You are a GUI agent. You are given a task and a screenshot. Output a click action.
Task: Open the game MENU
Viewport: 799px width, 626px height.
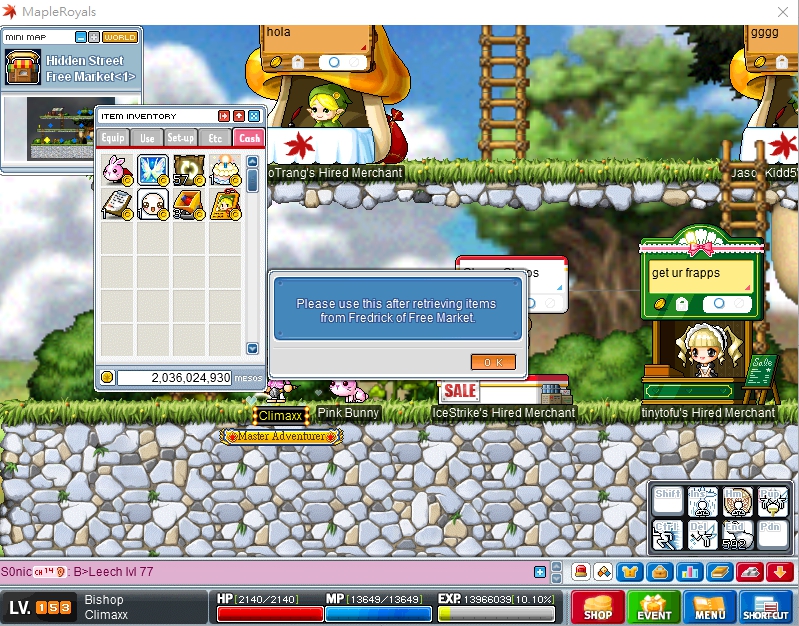click(x=710, y=607)
